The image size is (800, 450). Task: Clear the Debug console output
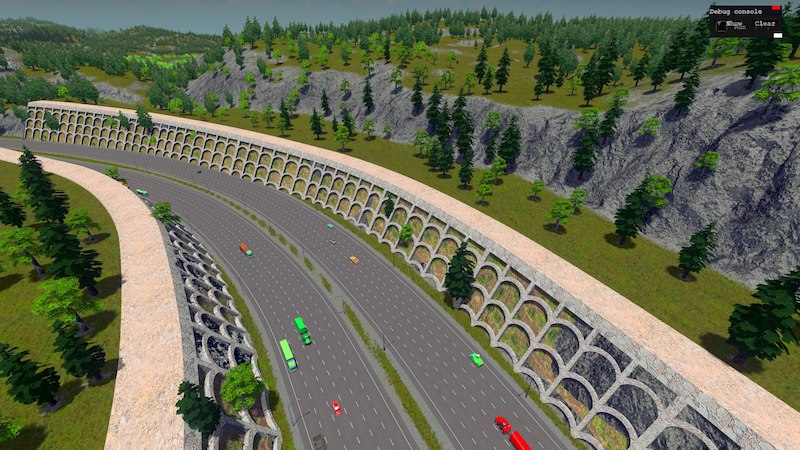764,23
